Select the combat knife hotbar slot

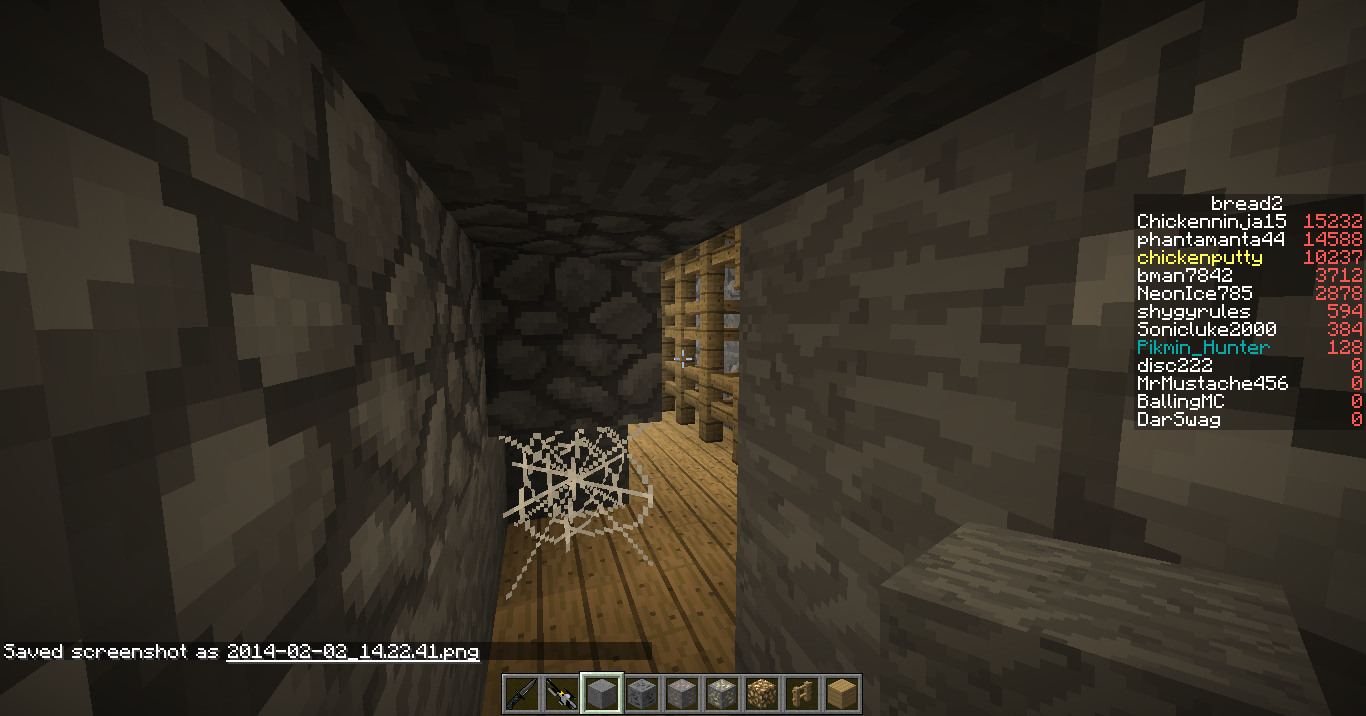(x=522, y=693)
